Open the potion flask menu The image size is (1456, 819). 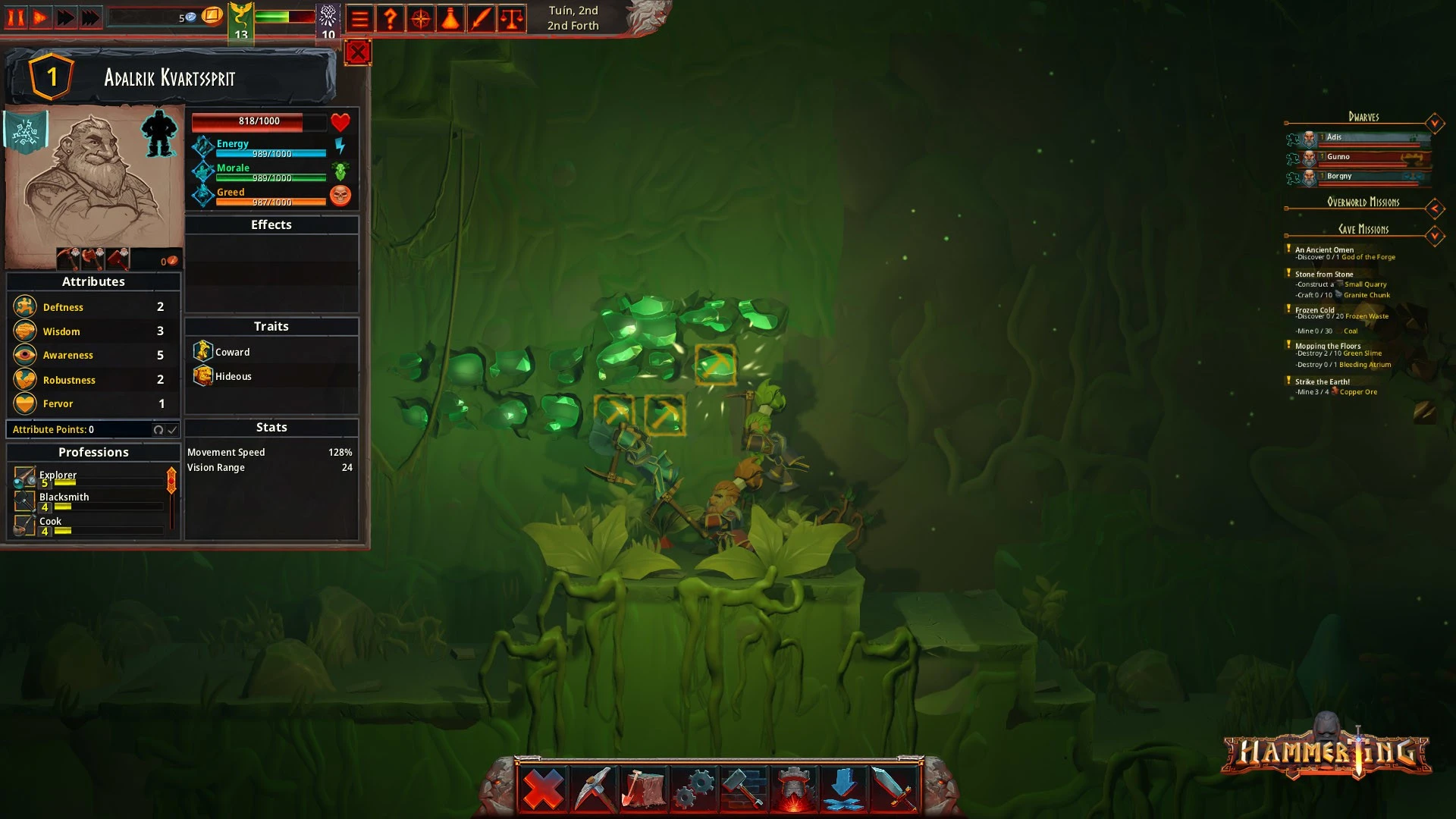pyautogui.click(x=451, y=19)
